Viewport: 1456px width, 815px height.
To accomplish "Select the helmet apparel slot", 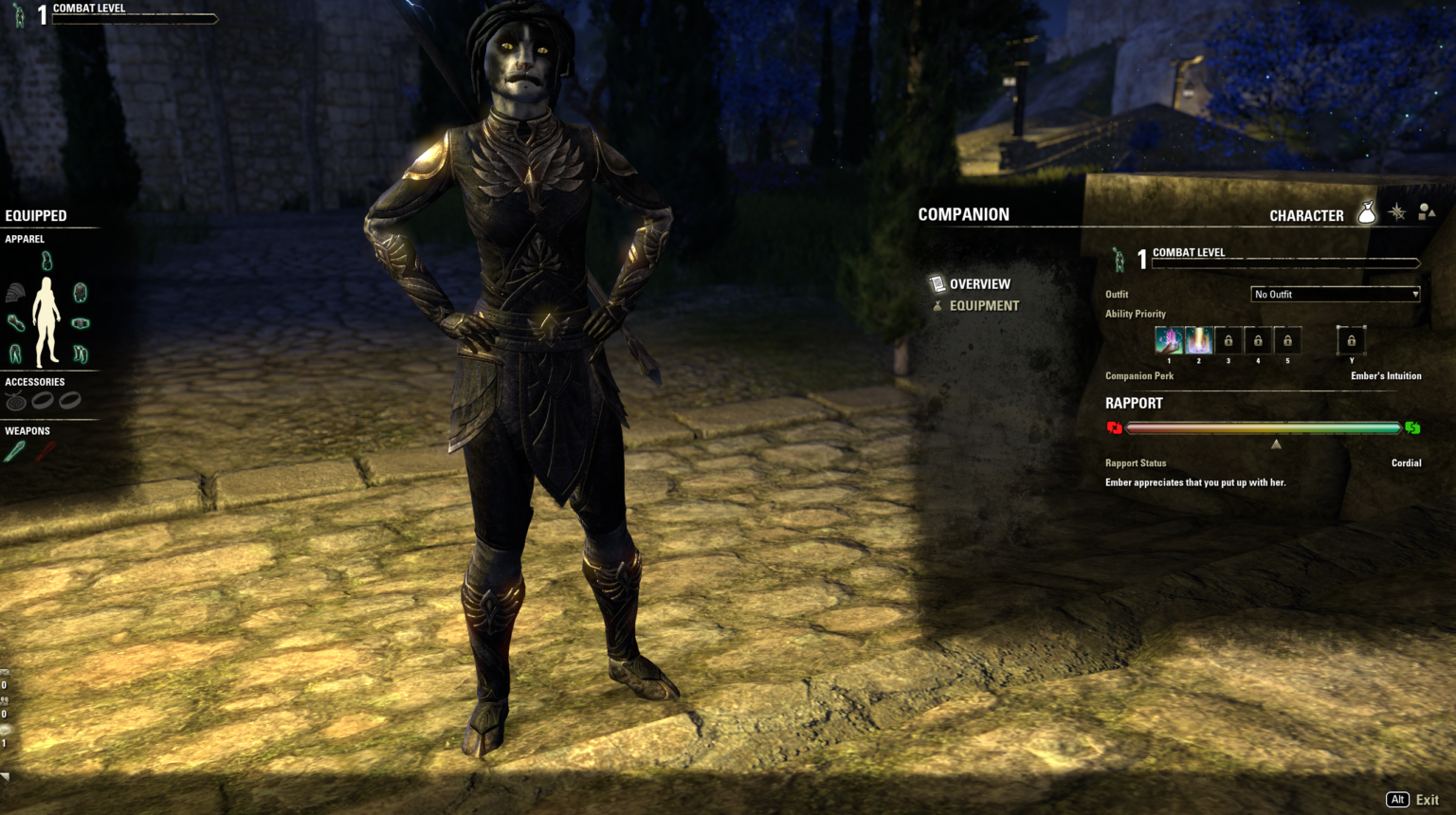I will coord(45,261).
